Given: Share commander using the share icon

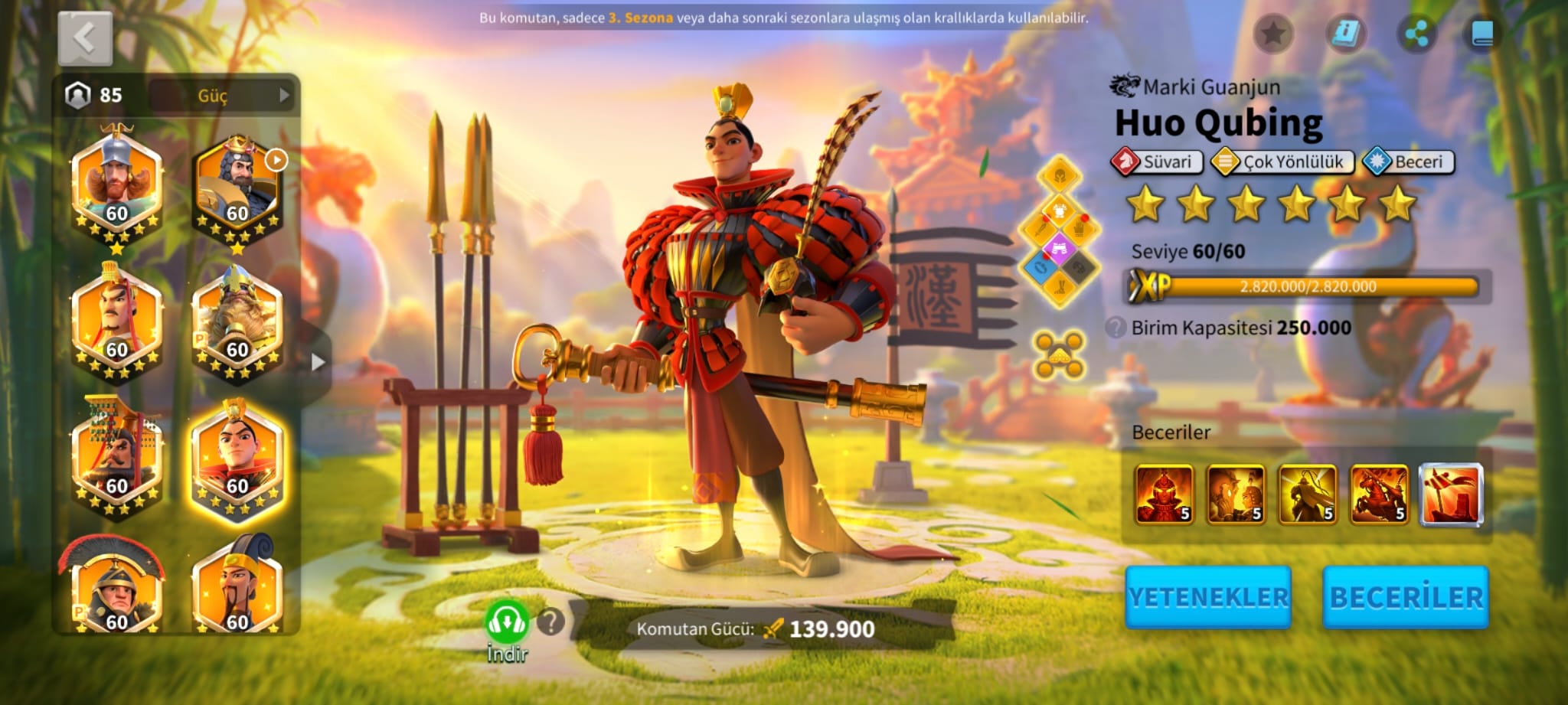Looking at the screenshot, I should click(1416, 34).
